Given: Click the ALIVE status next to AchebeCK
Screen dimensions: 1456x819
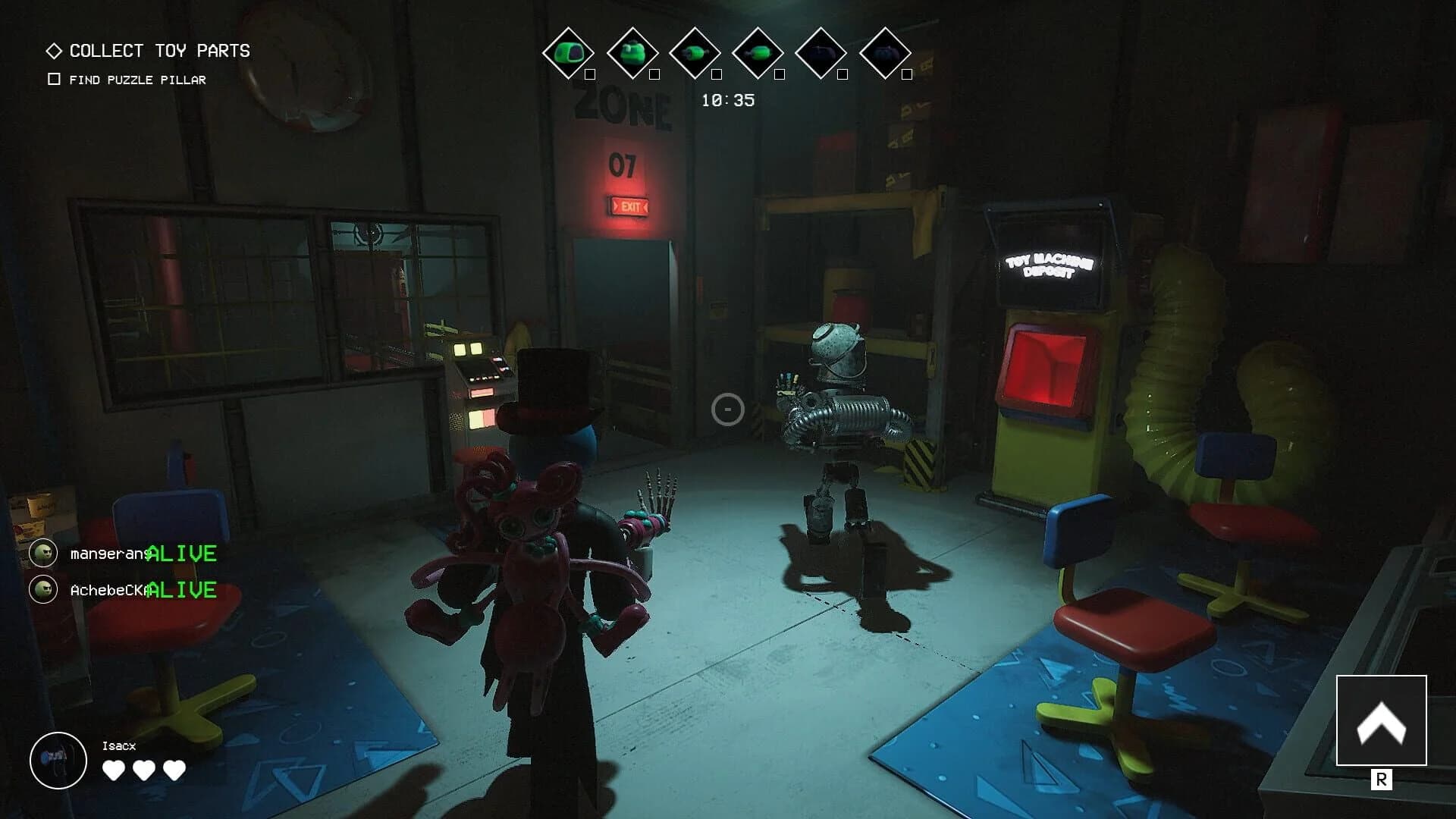Looking at the screenshot, I should click(x=182, y=588).
